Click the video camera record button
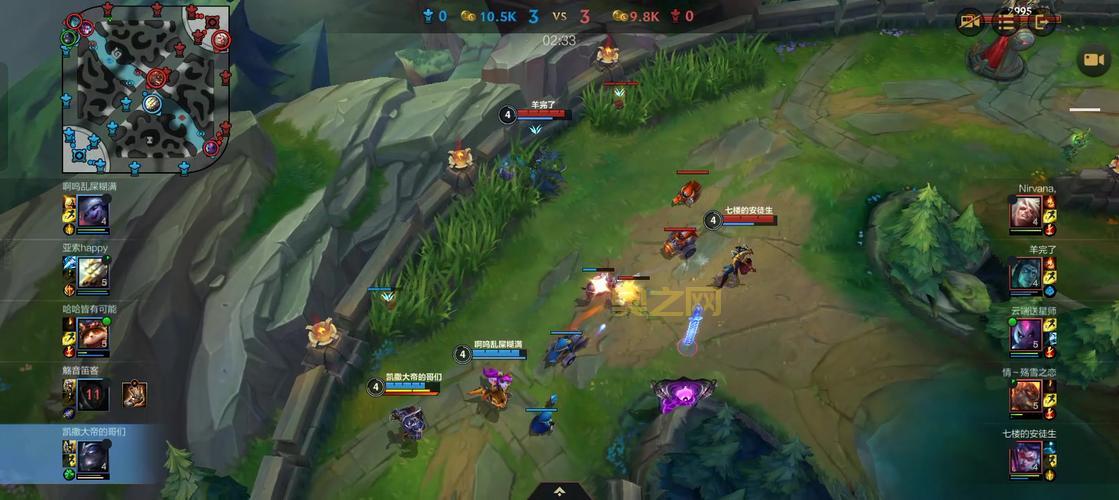Image resolution: width=1119 pixels, height=500 pixels. [x=1092, y=60]
